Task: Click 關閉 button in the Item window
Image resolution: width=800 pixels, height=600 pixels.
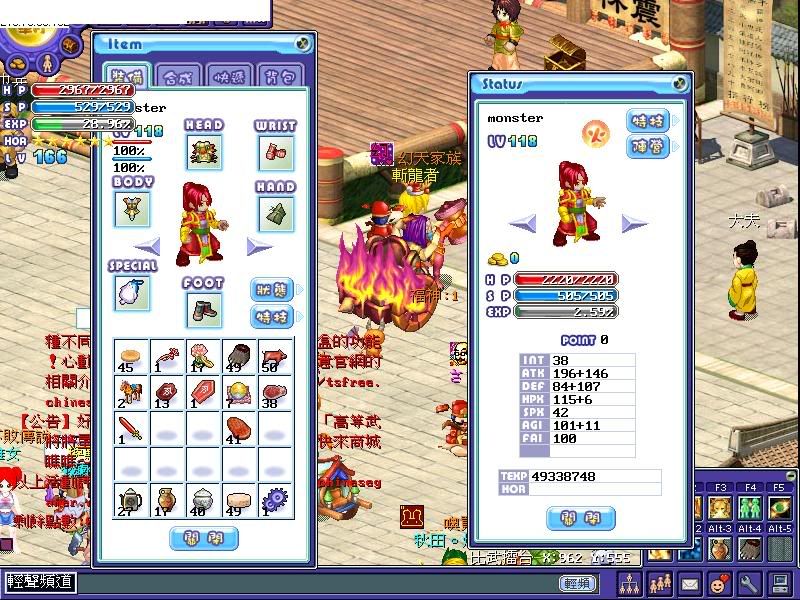Action: coord(204,539)
